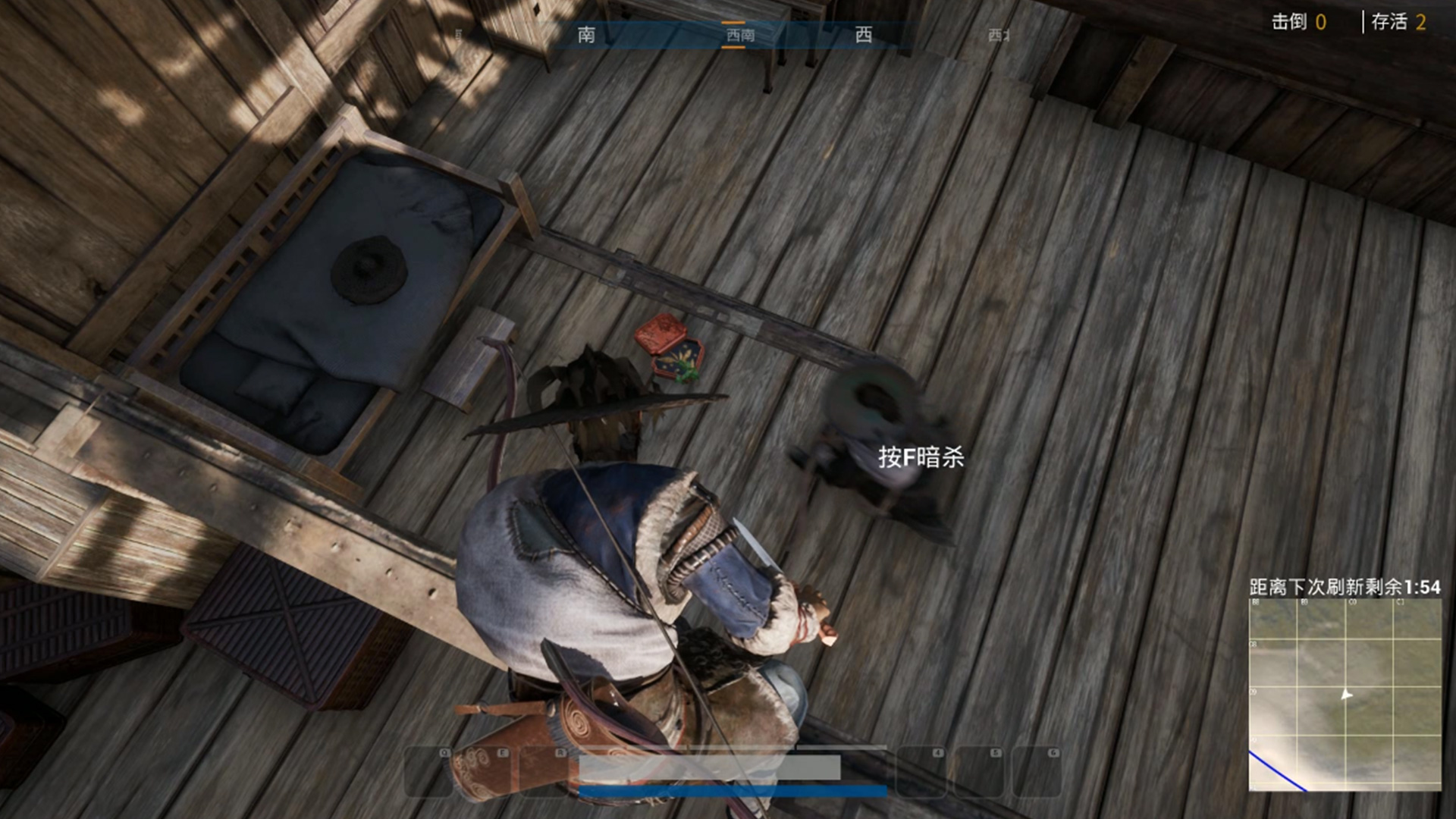Viewport: 1456px width, 819px height.
Task: Choose the item slot labeled 6
Action: coord(1036,771)
